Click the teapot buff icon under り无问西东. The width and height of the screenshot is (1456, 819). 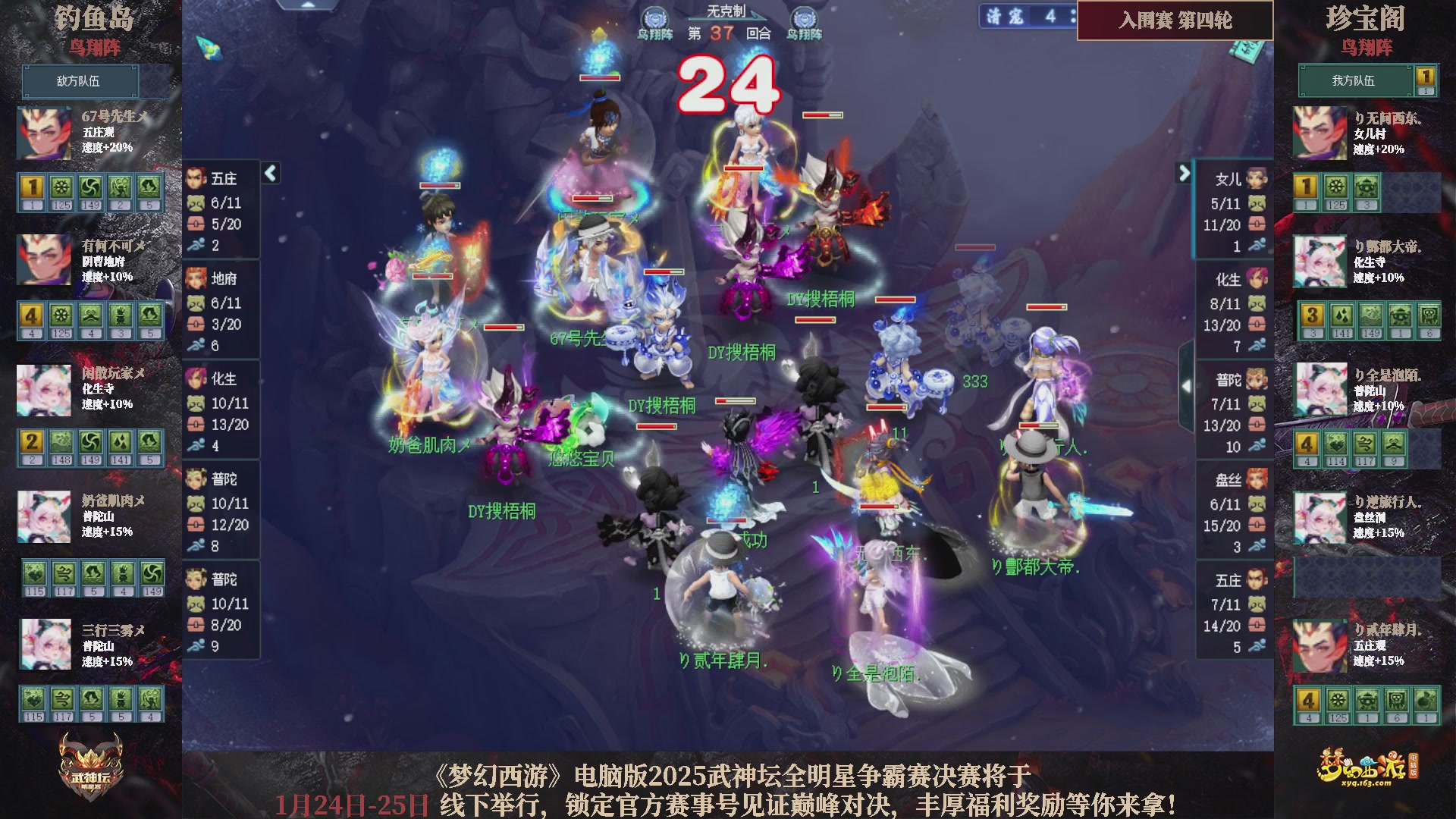(x=1367, y=186)
